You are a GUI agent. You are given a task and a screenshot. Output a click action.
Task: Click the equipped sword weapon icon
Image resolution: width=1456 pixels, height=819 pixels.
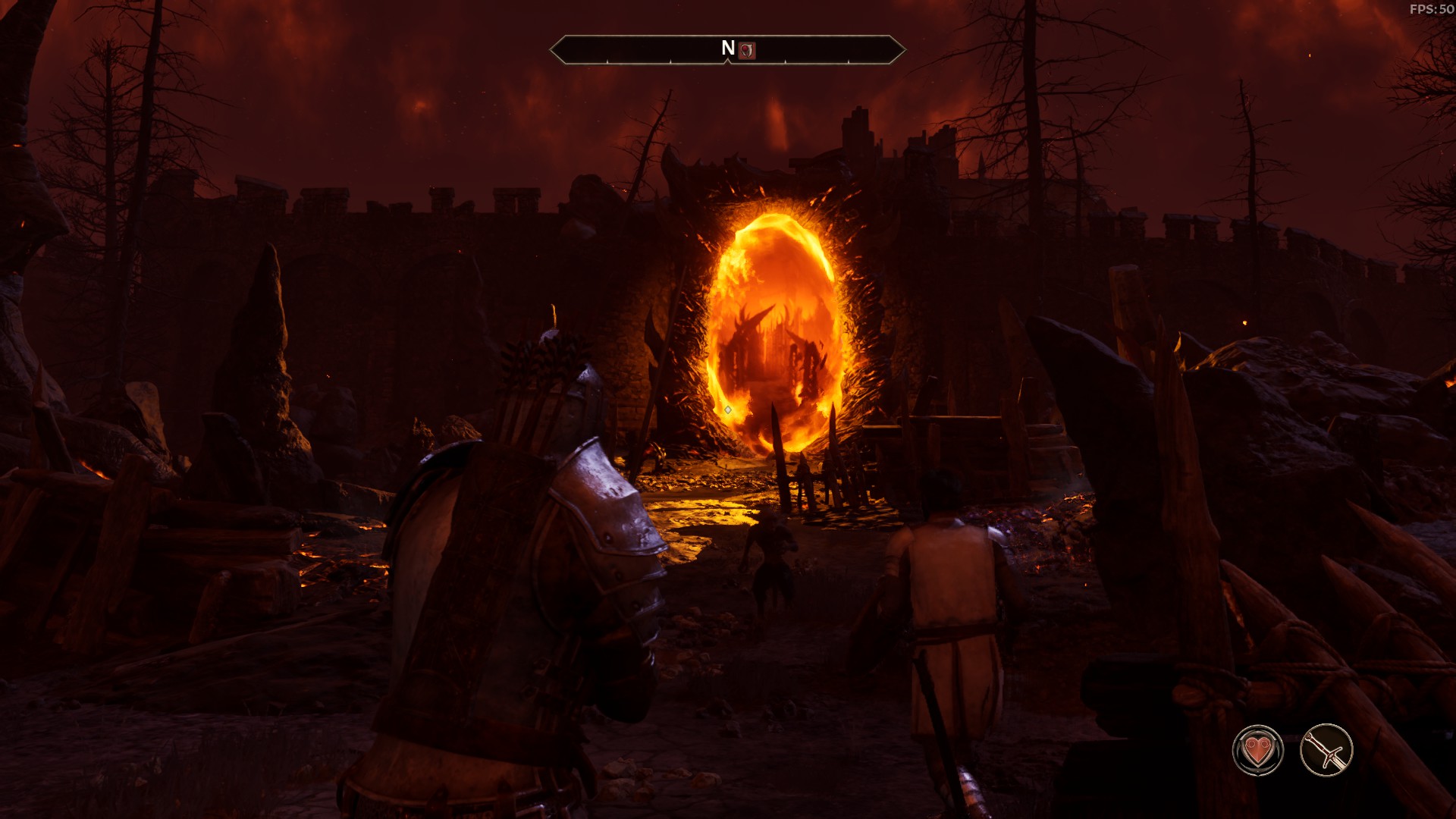[1326, 751]
